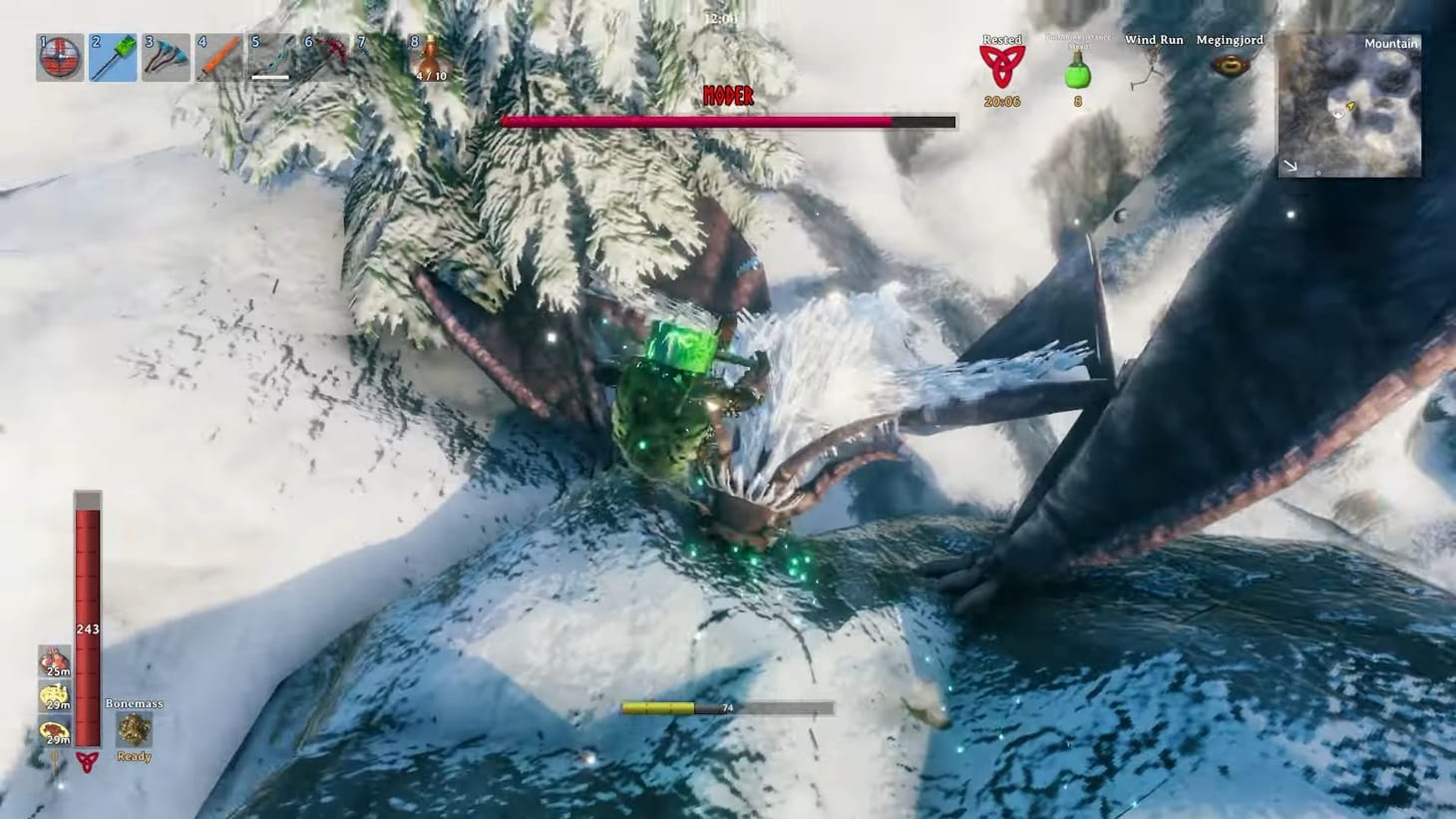Use the mead bottle in hotbar slot 8

coord(429,55)
